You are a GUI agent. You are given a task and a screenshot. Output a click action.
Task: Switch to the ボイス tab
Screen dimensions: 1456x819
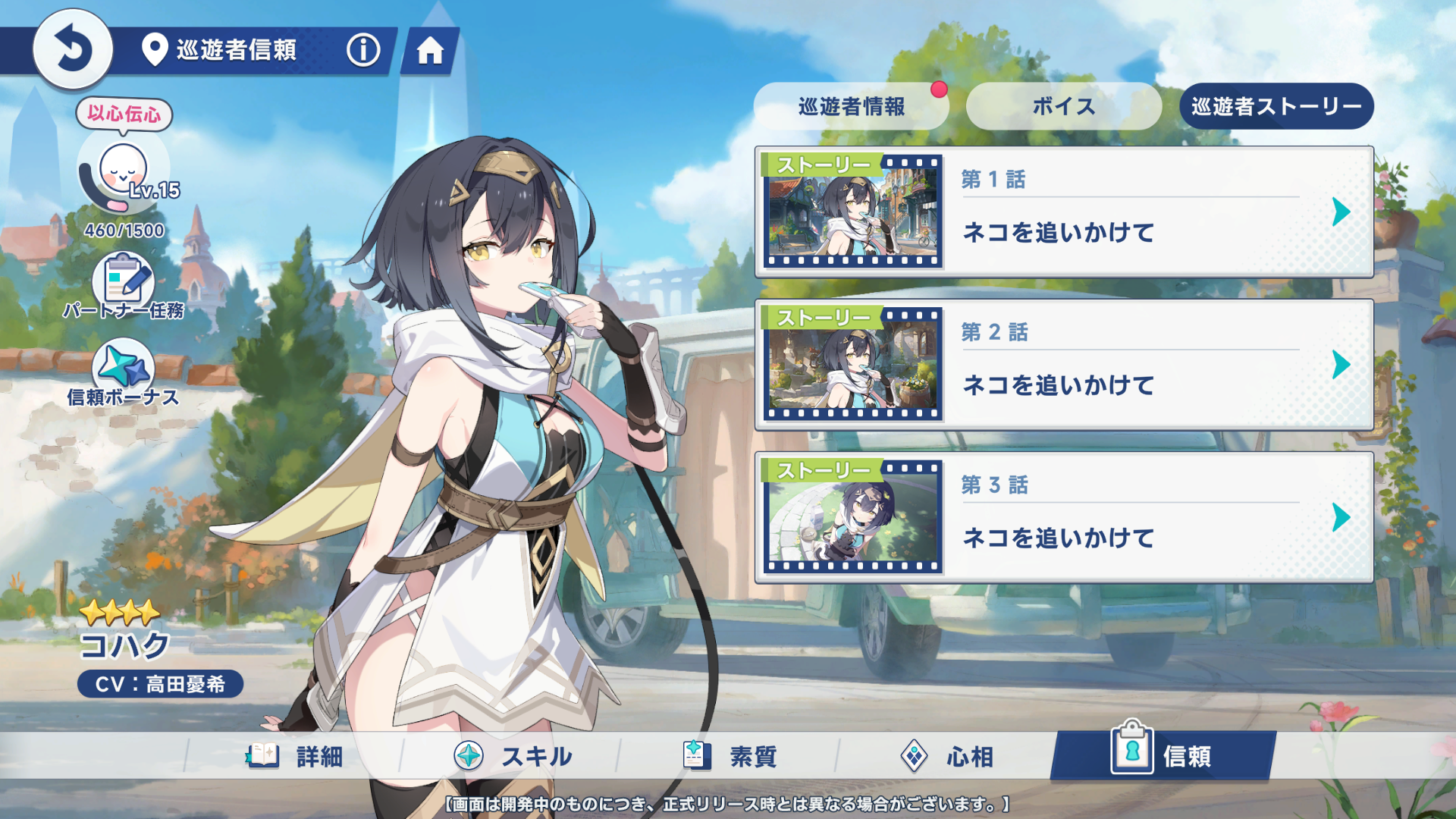click(x=1063, y=106)
